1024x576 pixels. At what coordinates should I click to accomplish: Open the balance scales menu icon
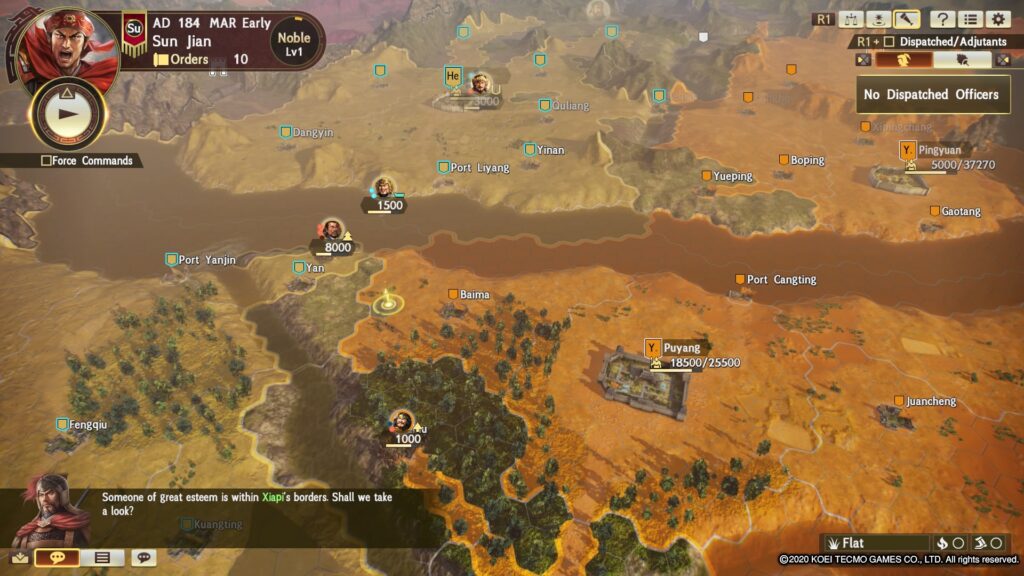(x=851, y=19)
